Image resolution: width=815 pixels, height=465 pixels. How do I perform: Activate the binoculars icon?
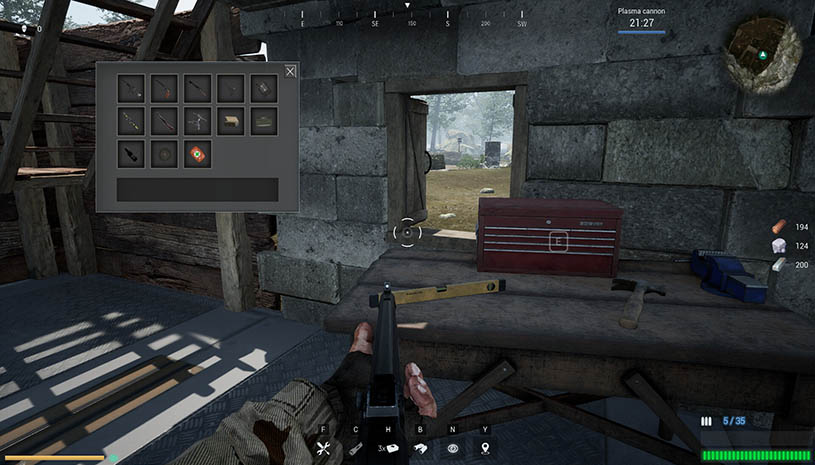tap(421, 449)
